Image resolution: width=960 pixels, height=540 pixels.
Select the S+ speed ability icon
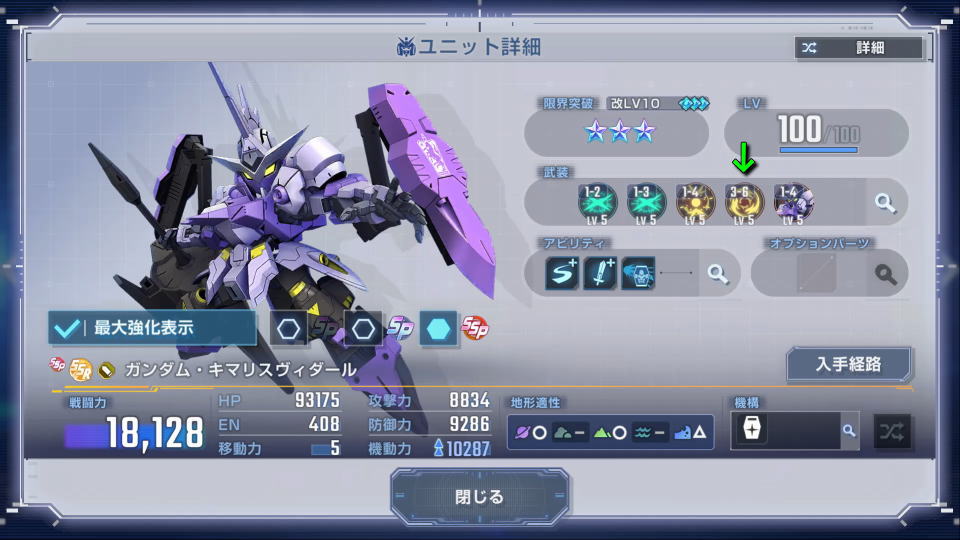(562, 273)
